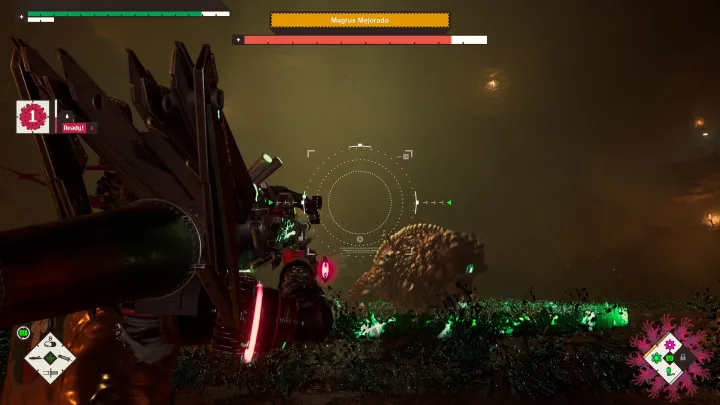Screen dimensions: 720x405
Task: Use the green flower ability slot
Action: point(657,357)
